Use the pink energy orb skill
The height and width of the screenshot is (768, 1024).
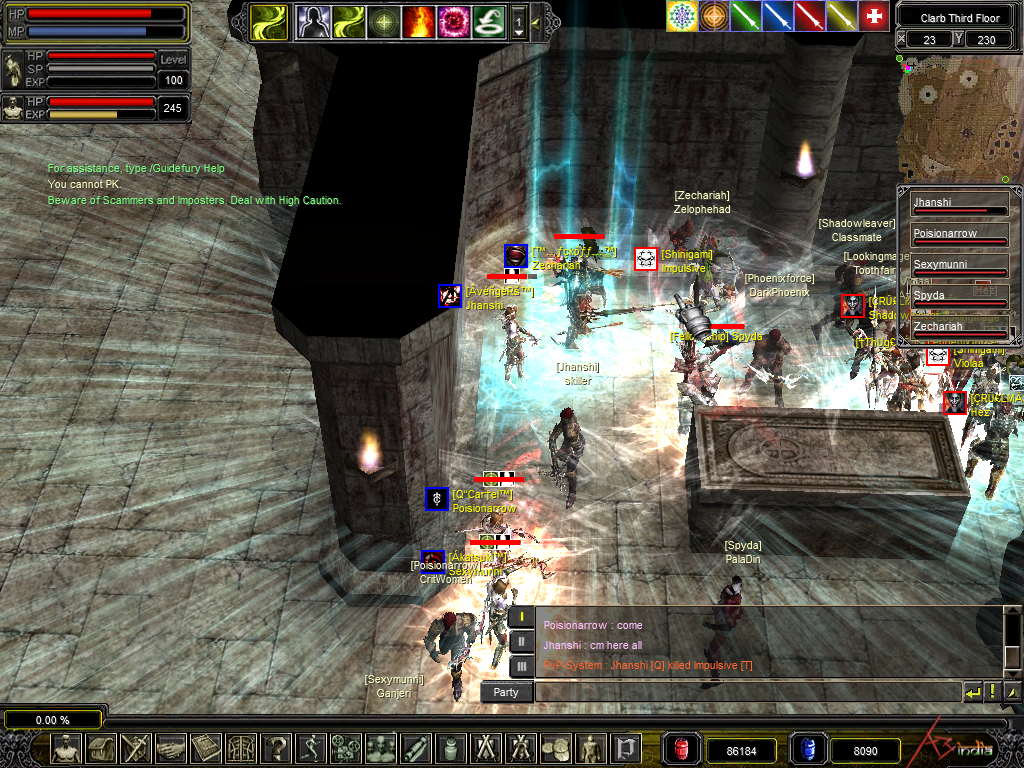pos(453,20)
